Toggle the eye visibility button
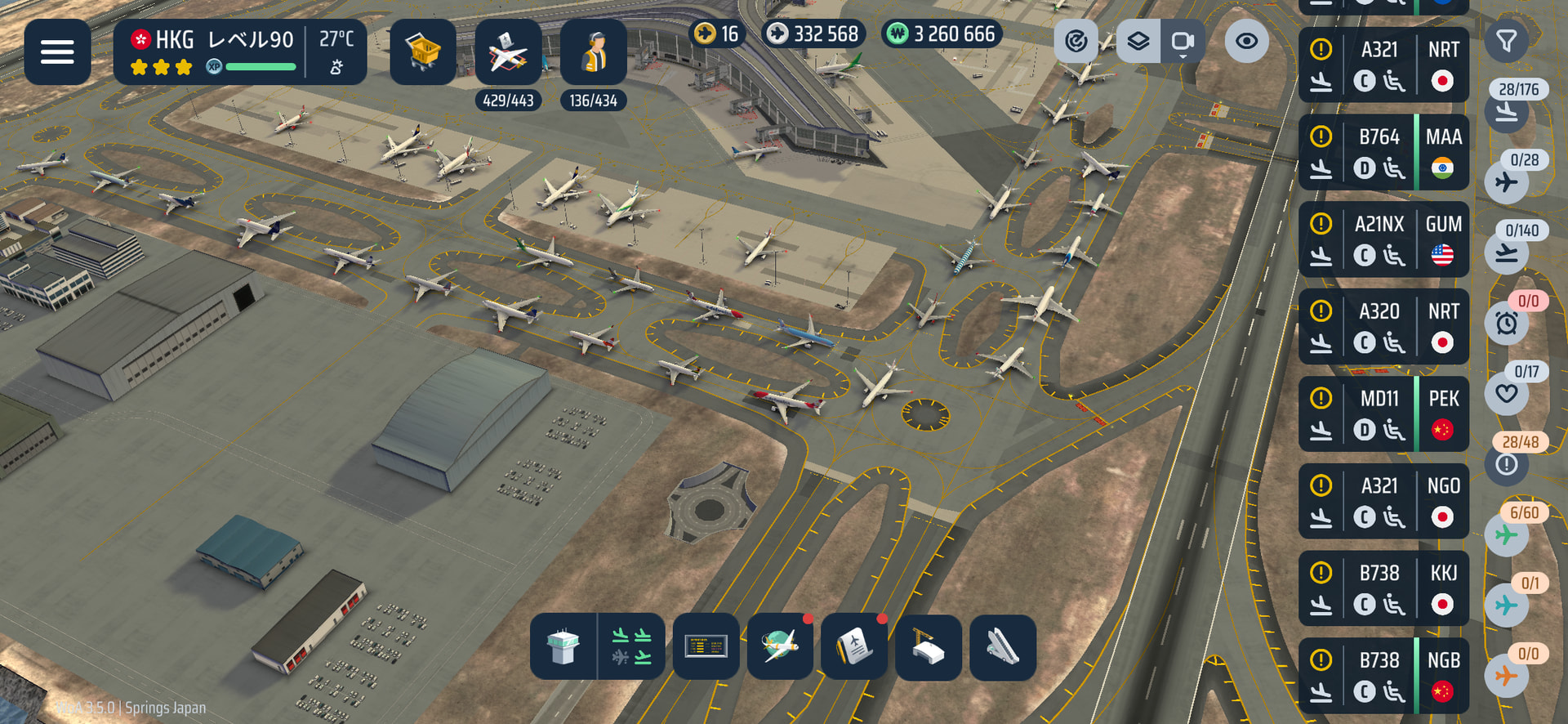The image size is (1568, 724). click(1246, 41)
